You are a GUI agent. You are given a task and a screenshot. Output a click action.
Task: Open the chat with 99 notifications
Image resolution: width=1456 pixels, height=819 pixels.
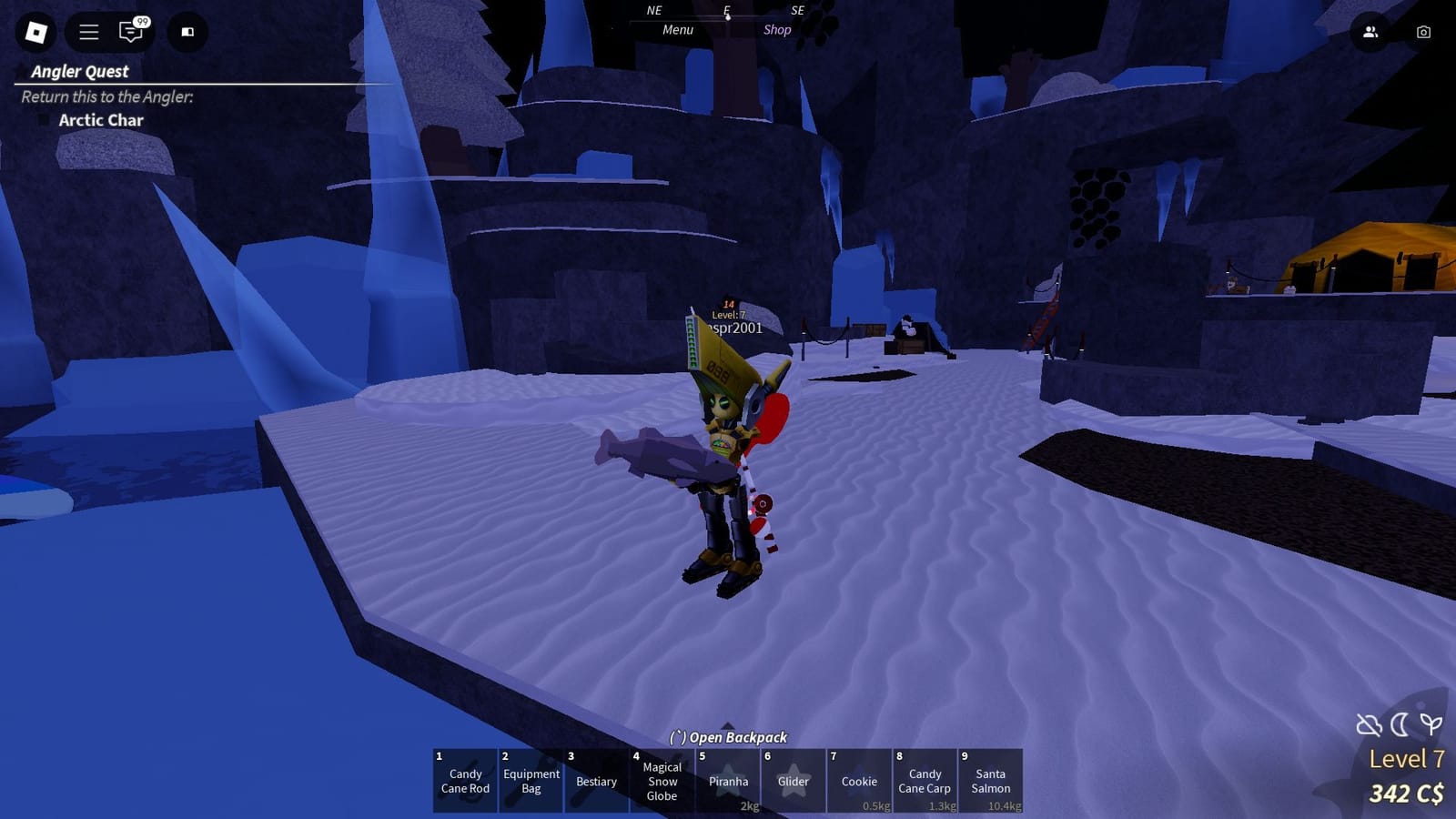(131, 33)
